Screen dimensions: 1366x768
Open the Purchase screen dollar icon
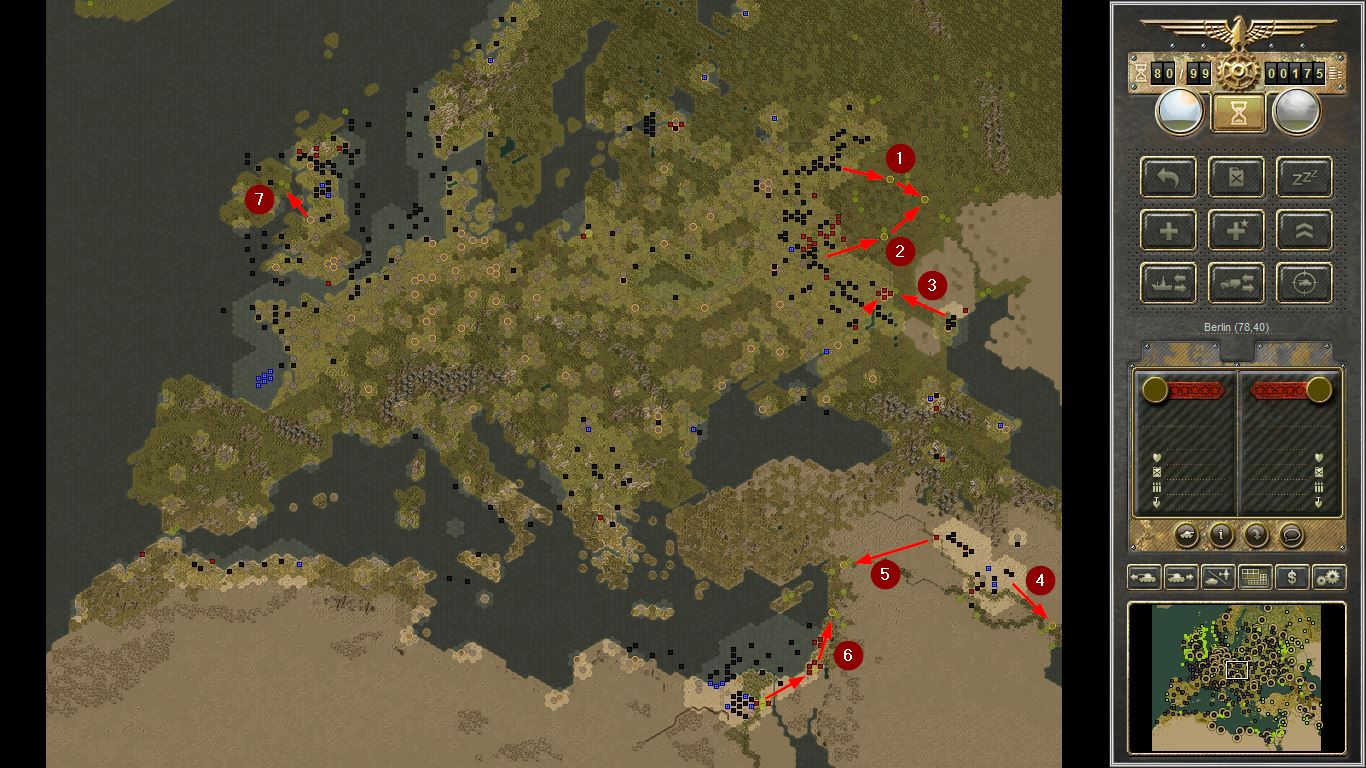[1291, 578]
